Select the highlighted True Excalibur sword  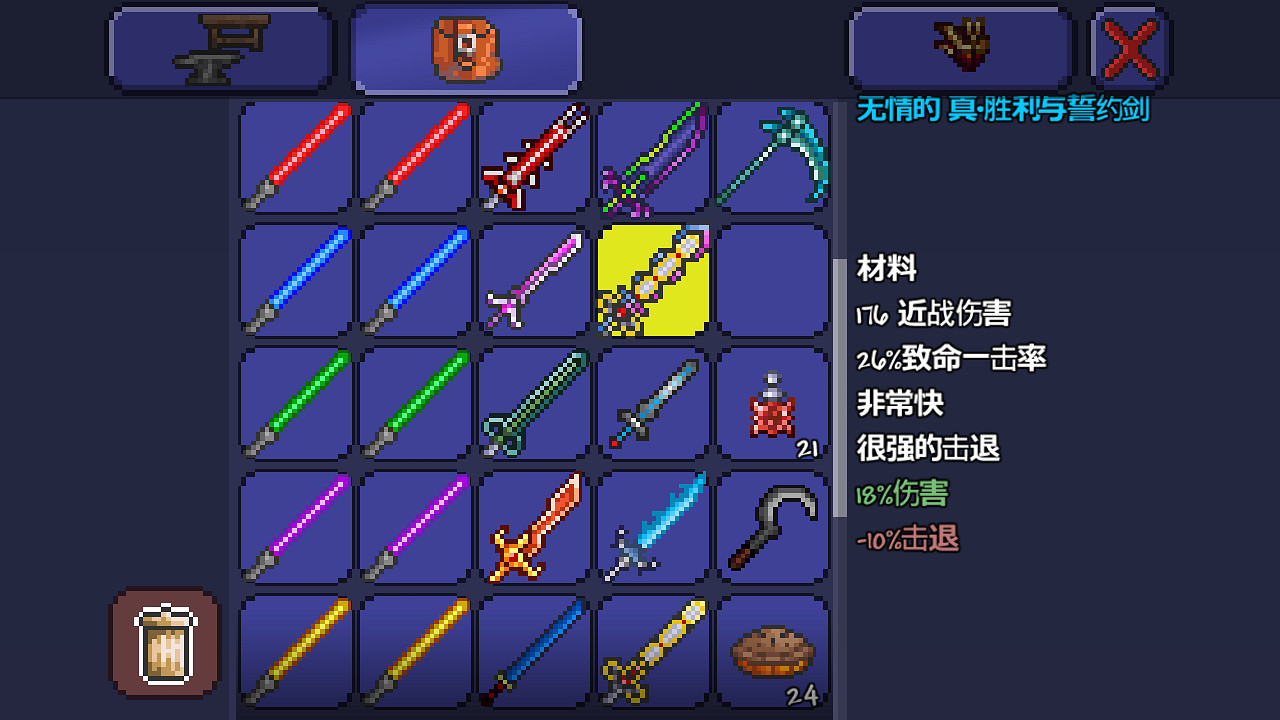[654, 280]
